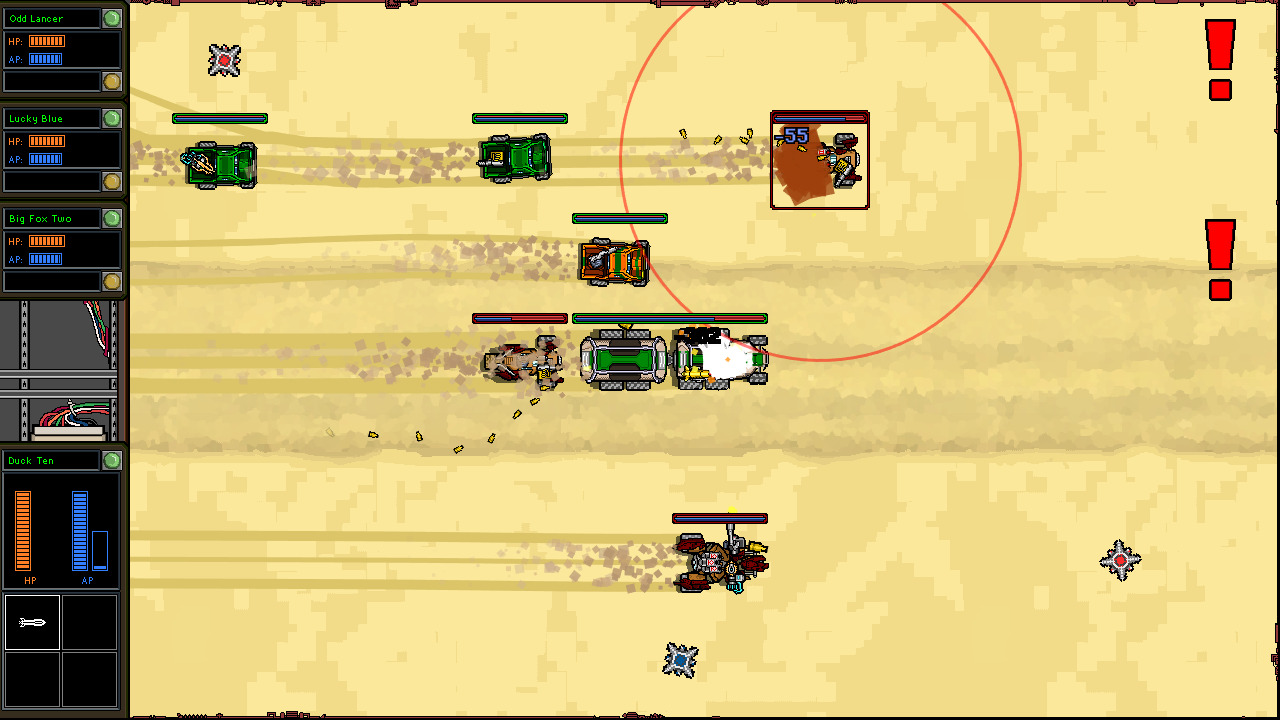
Task: Open Lucky Blue's yellow weapon slot selector
Action: (x=112, y=181)
